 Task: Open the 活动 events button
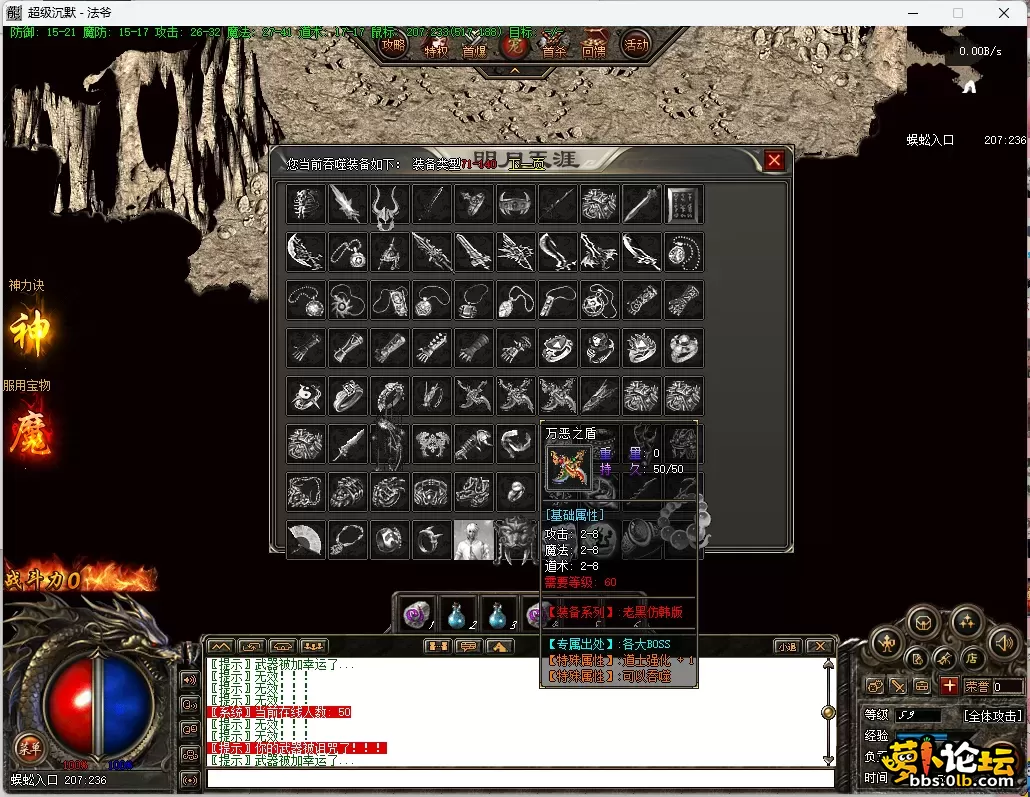pyautogui.click(x=636, y=45)
